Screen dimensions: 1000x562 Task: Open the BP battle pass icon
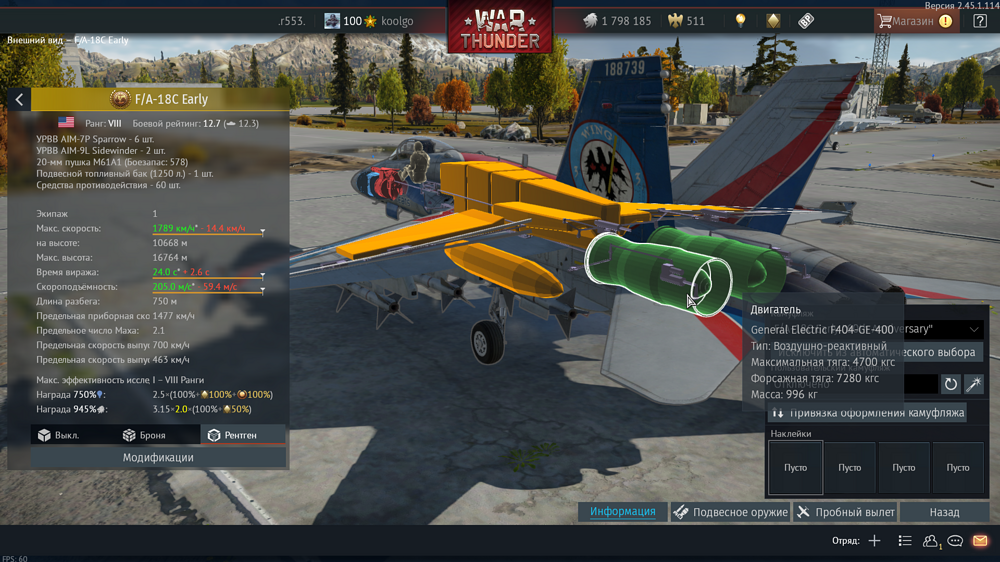(x=805, y=21)
